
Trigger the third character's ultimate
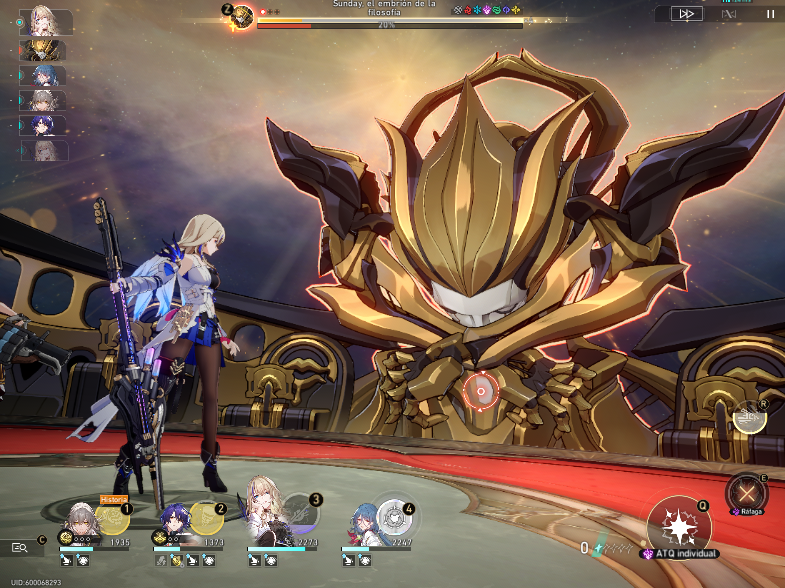(301, 514)
